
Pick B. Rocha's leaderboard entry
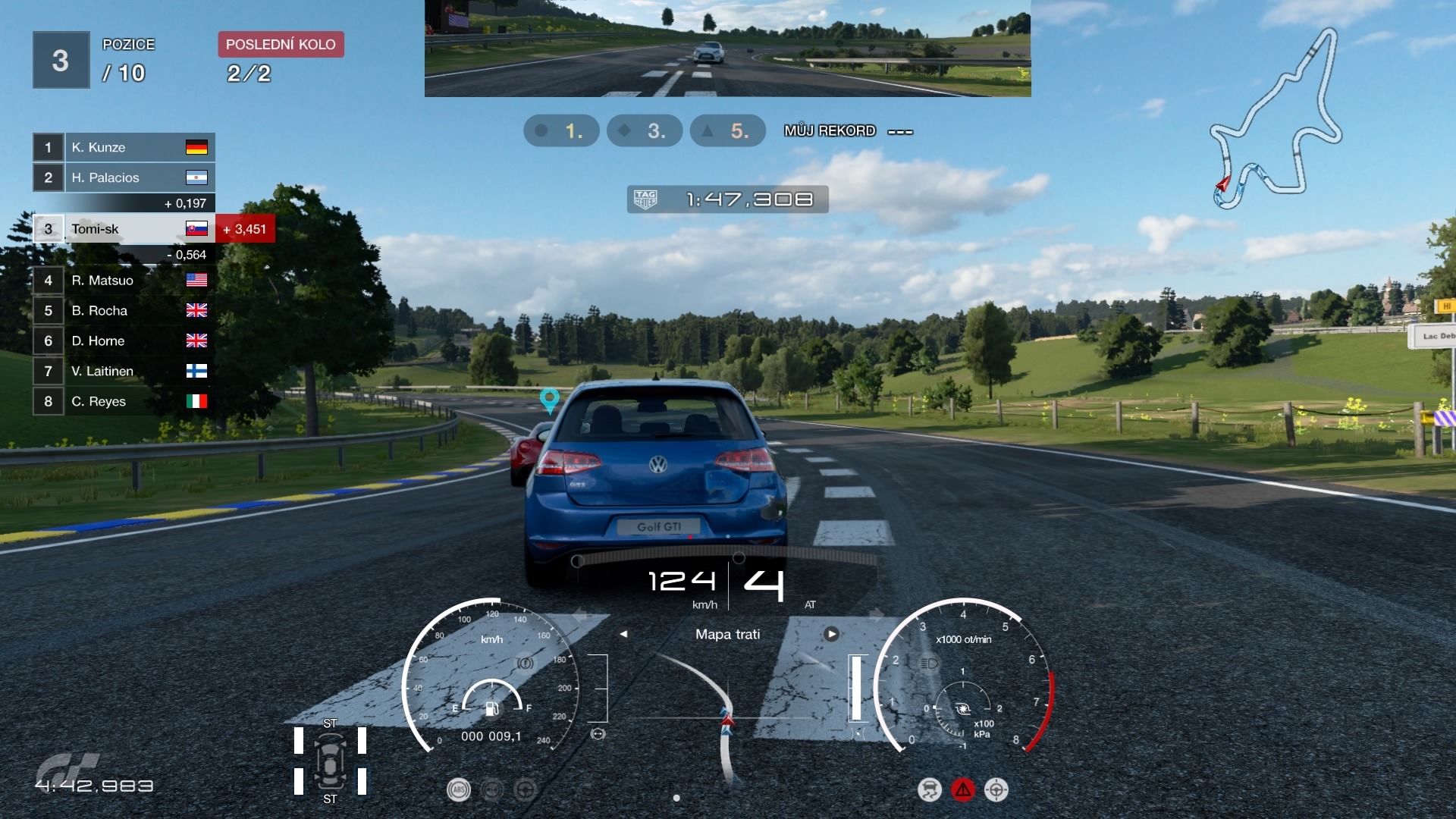(x=124, y=311)
